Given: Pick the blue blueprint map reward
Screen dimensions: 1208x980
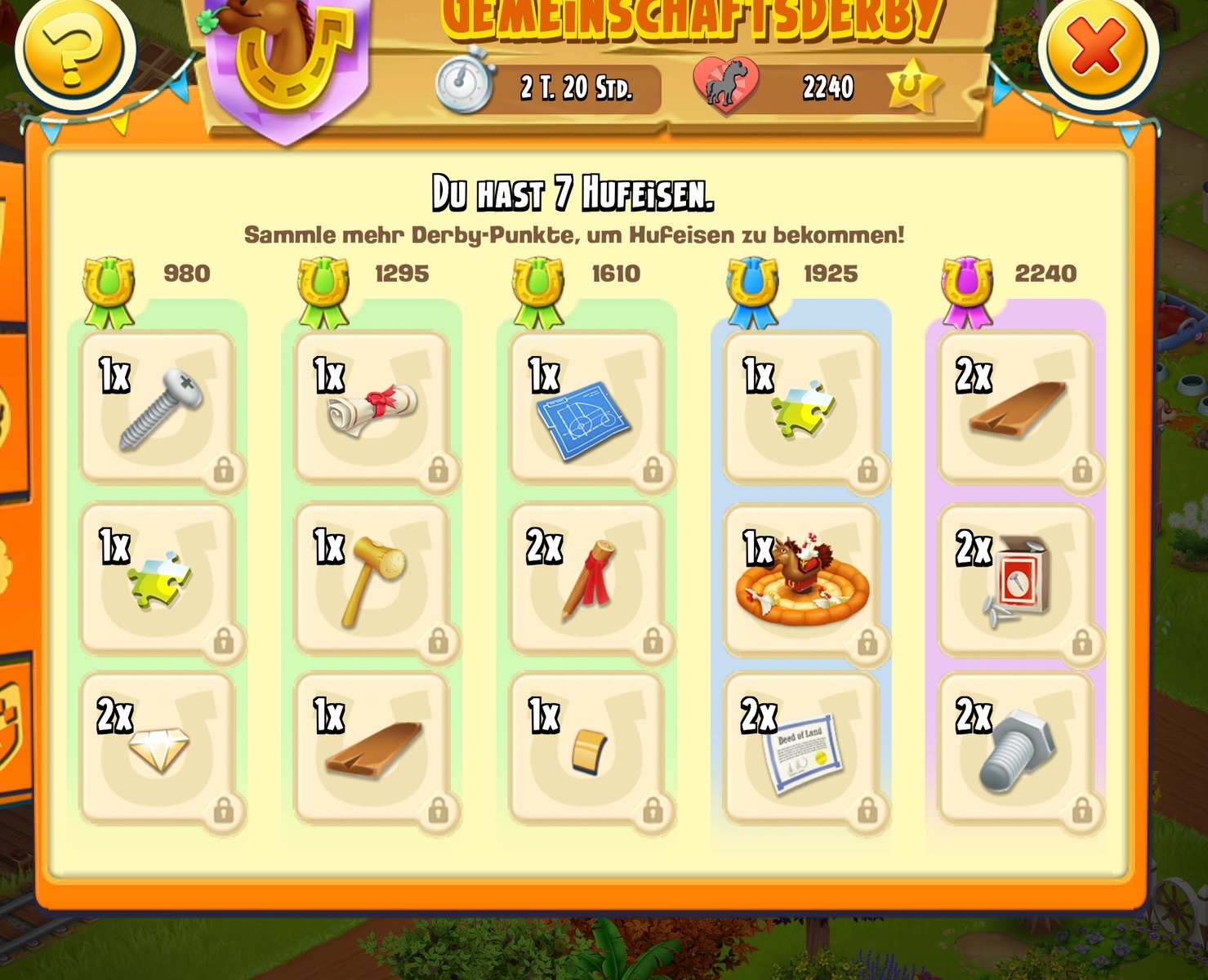Looking at the screenshot, I should pos(586,408).
